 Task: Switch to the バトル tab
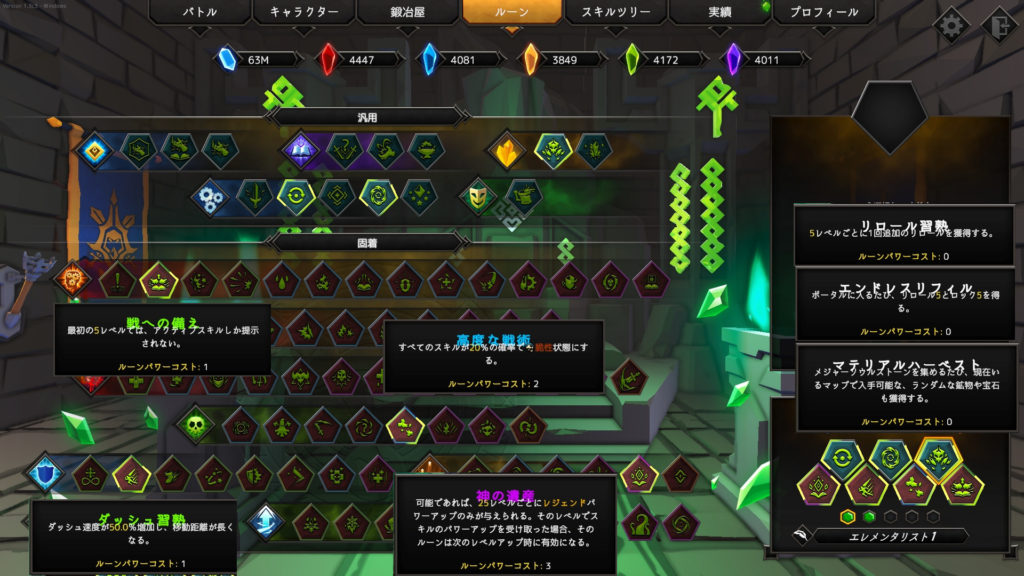tap(198, 13)
